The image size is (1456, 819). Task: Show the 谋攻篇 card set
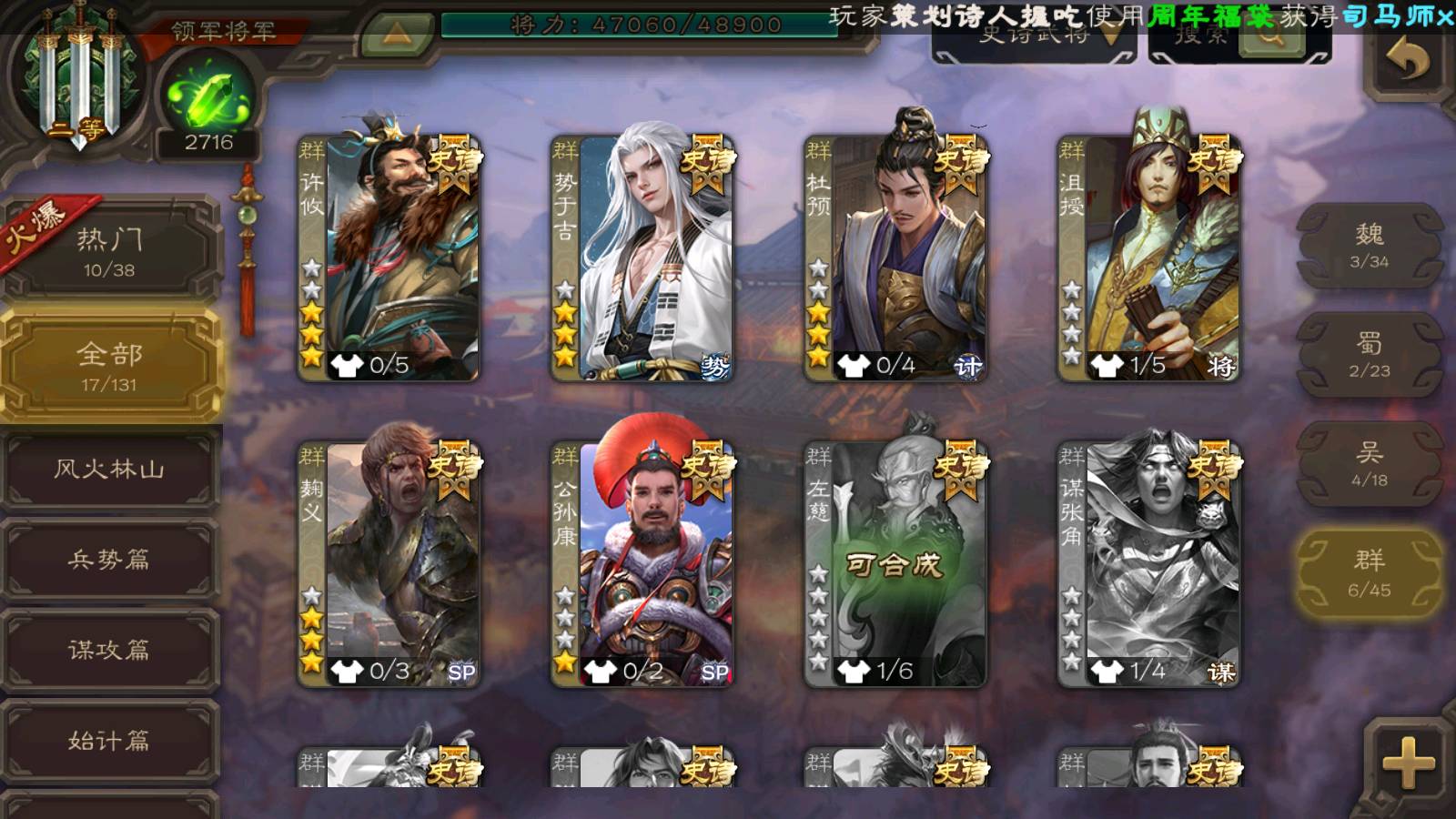tap(109, 650)
